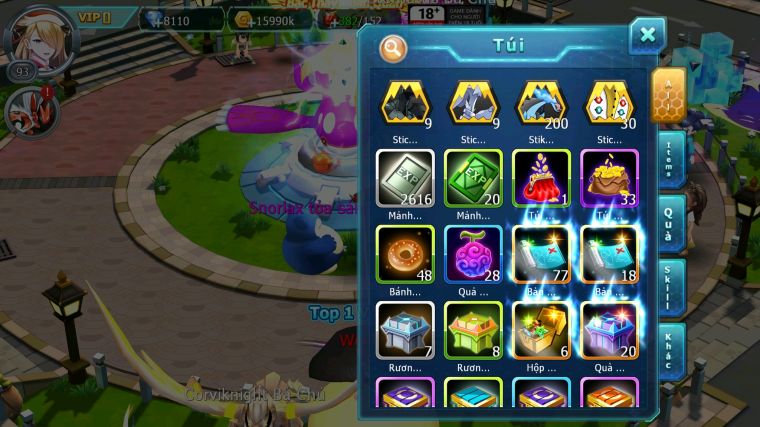Screen dimensions: 760x427
Task: Choose the sticker stack of 200
Action: coord(541,104)
